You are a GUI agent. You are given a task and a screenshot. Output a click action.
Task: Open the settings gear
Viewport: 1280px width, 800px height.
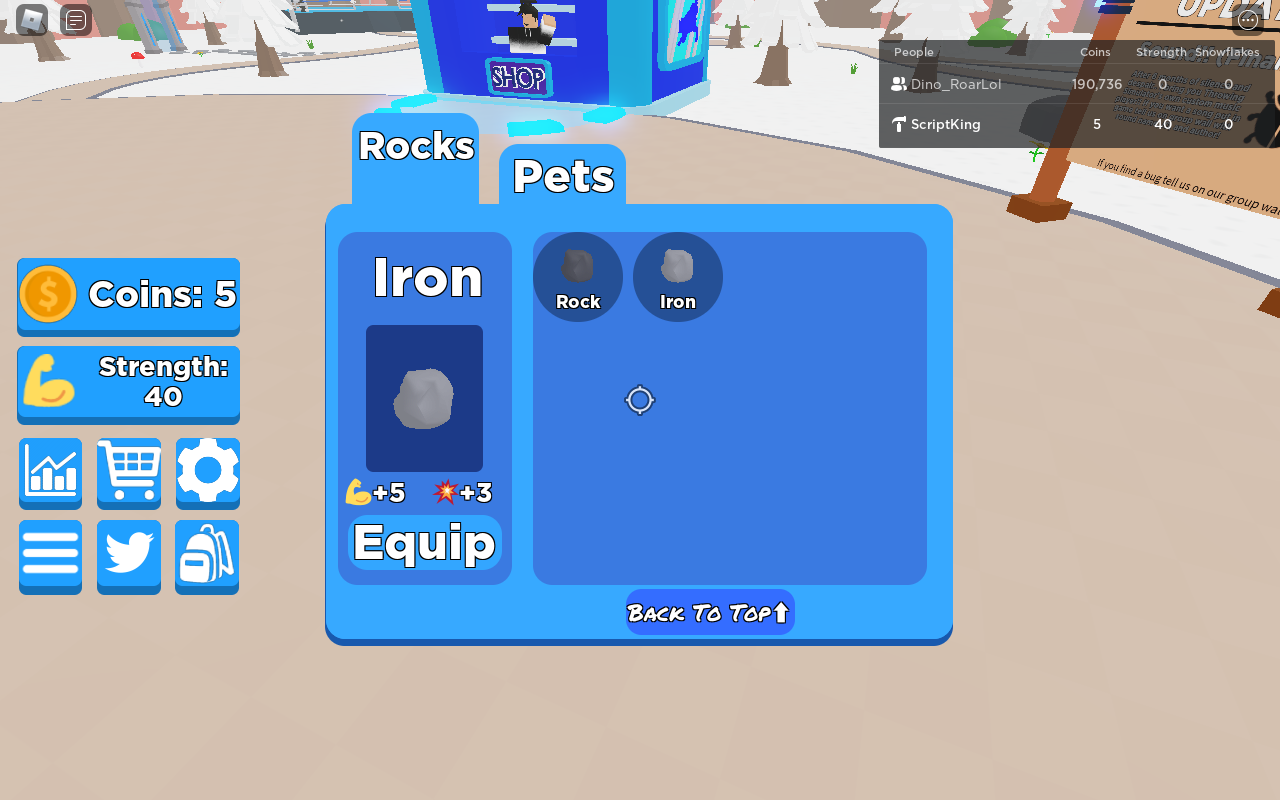click(207, 473)
